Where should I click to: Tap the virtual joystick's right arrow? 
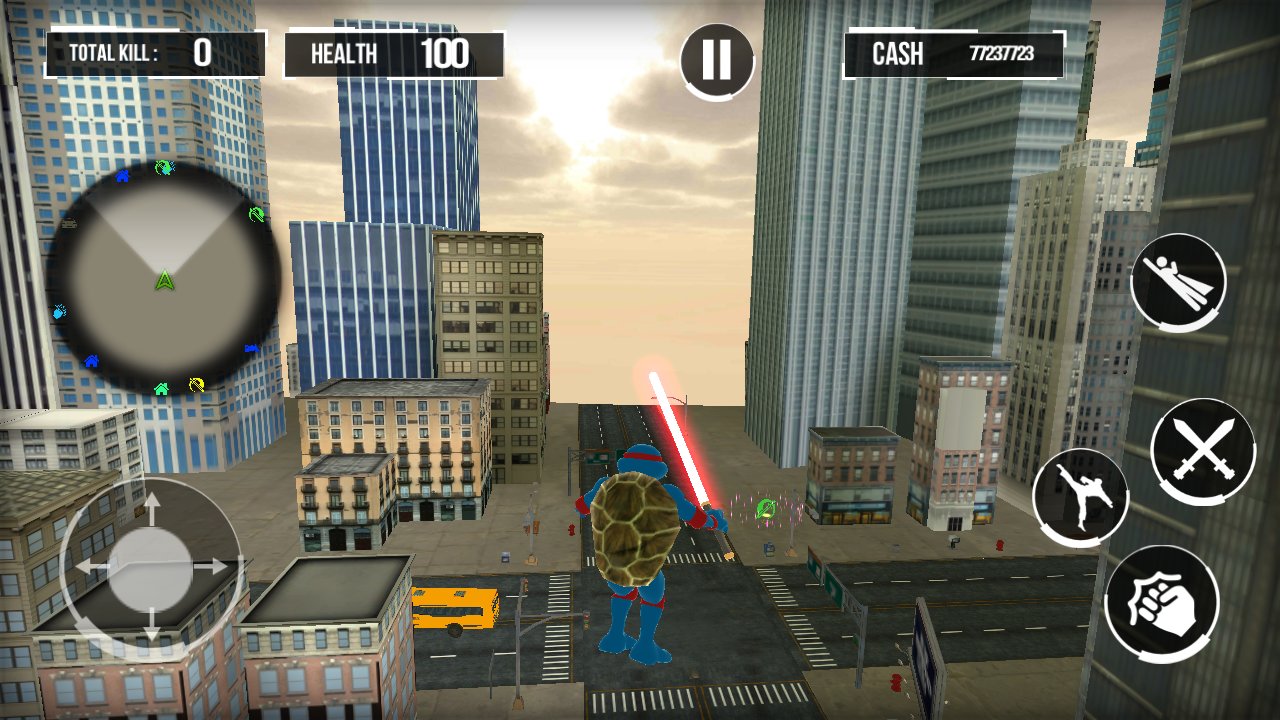211,566
